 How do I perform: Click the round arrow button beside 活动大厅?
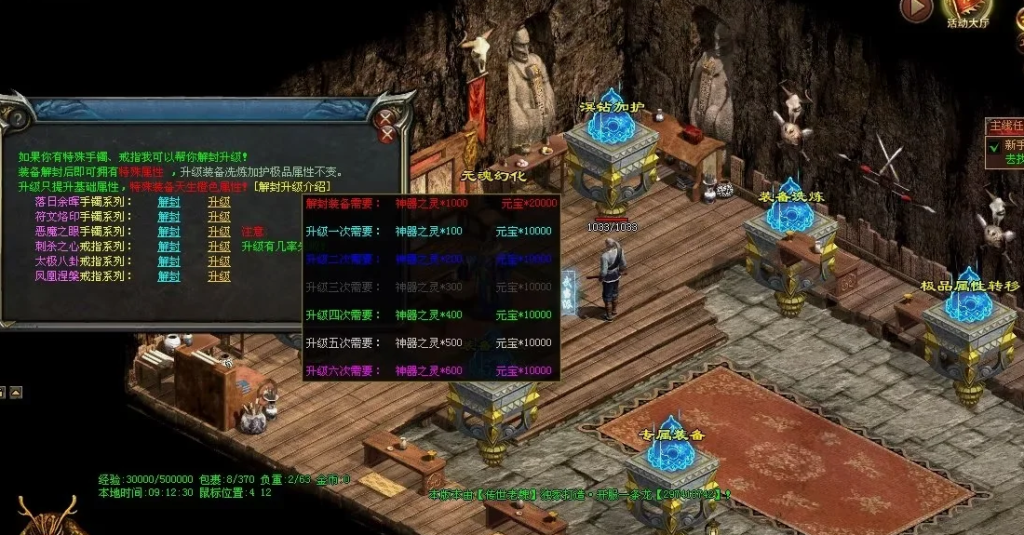(916, 10)
